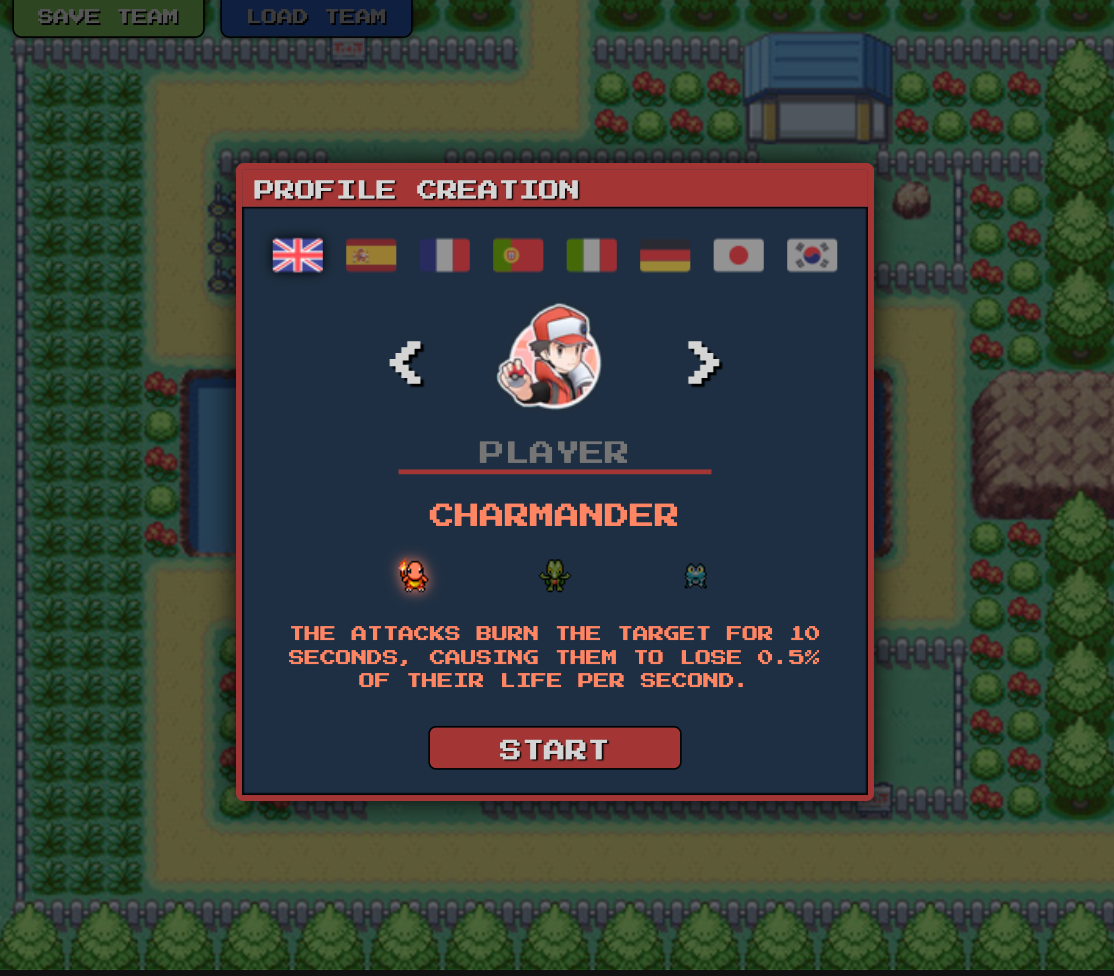Show the previous trainer avatar

tap(406, 362)
